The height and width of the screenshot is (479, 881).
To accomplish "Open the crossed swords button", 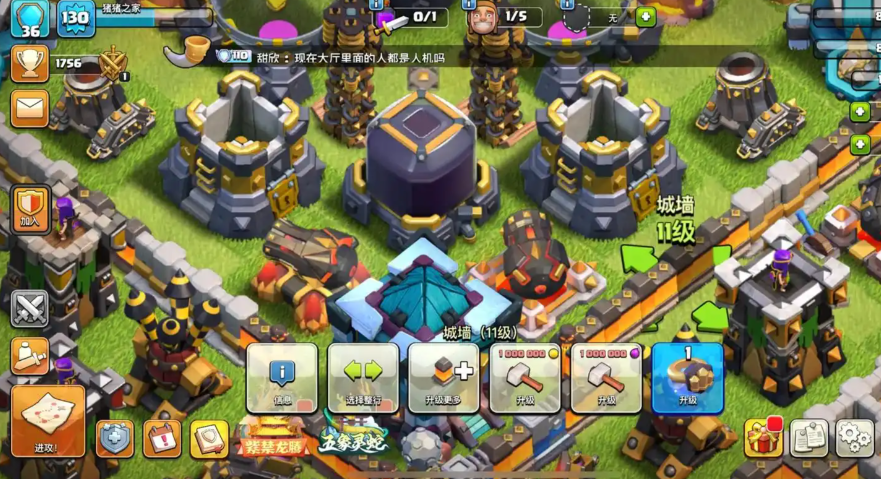I will [x=30, y=307].
